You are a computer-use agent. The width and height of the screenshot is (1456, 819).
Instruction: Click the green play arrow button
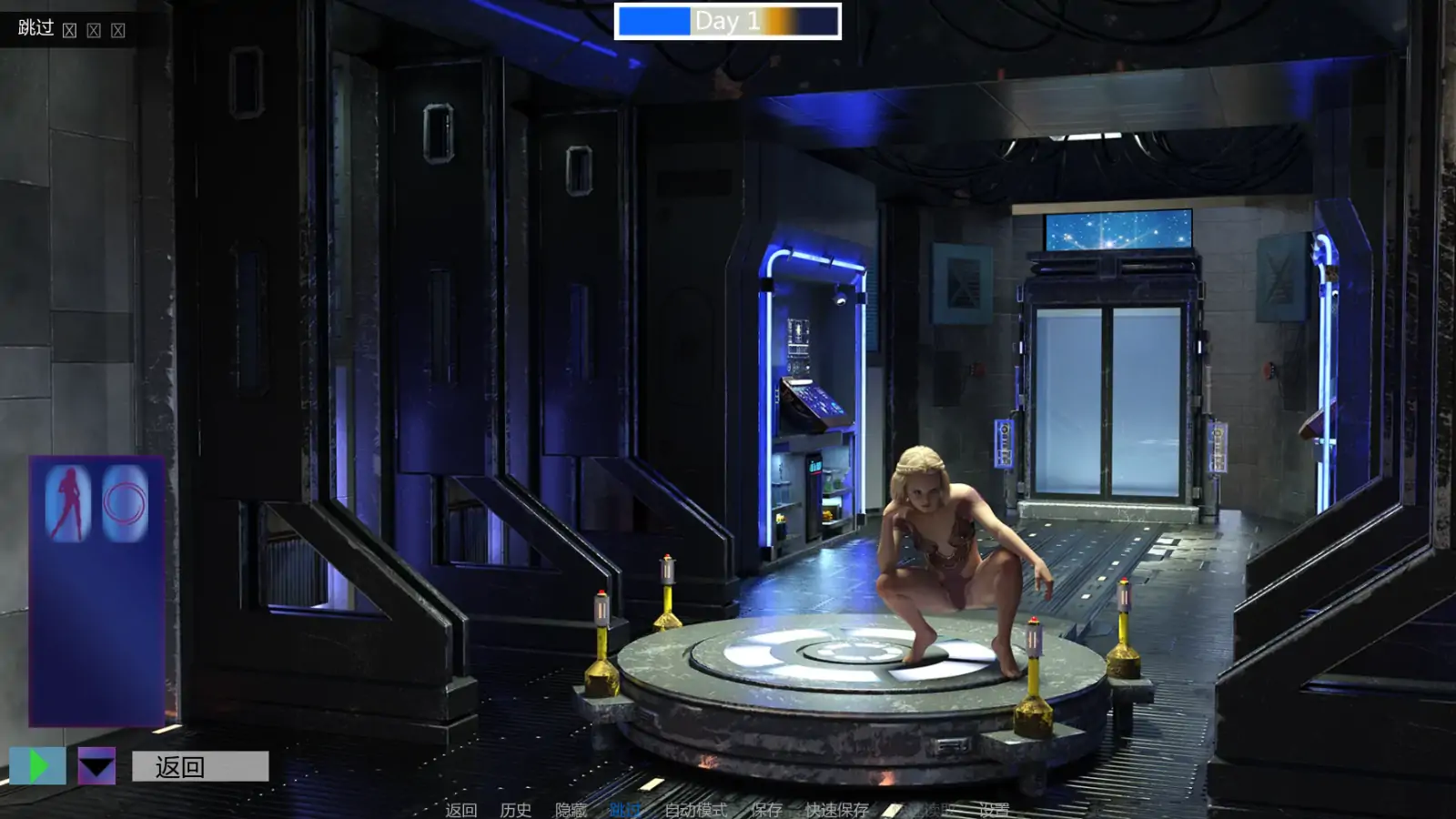37,766
